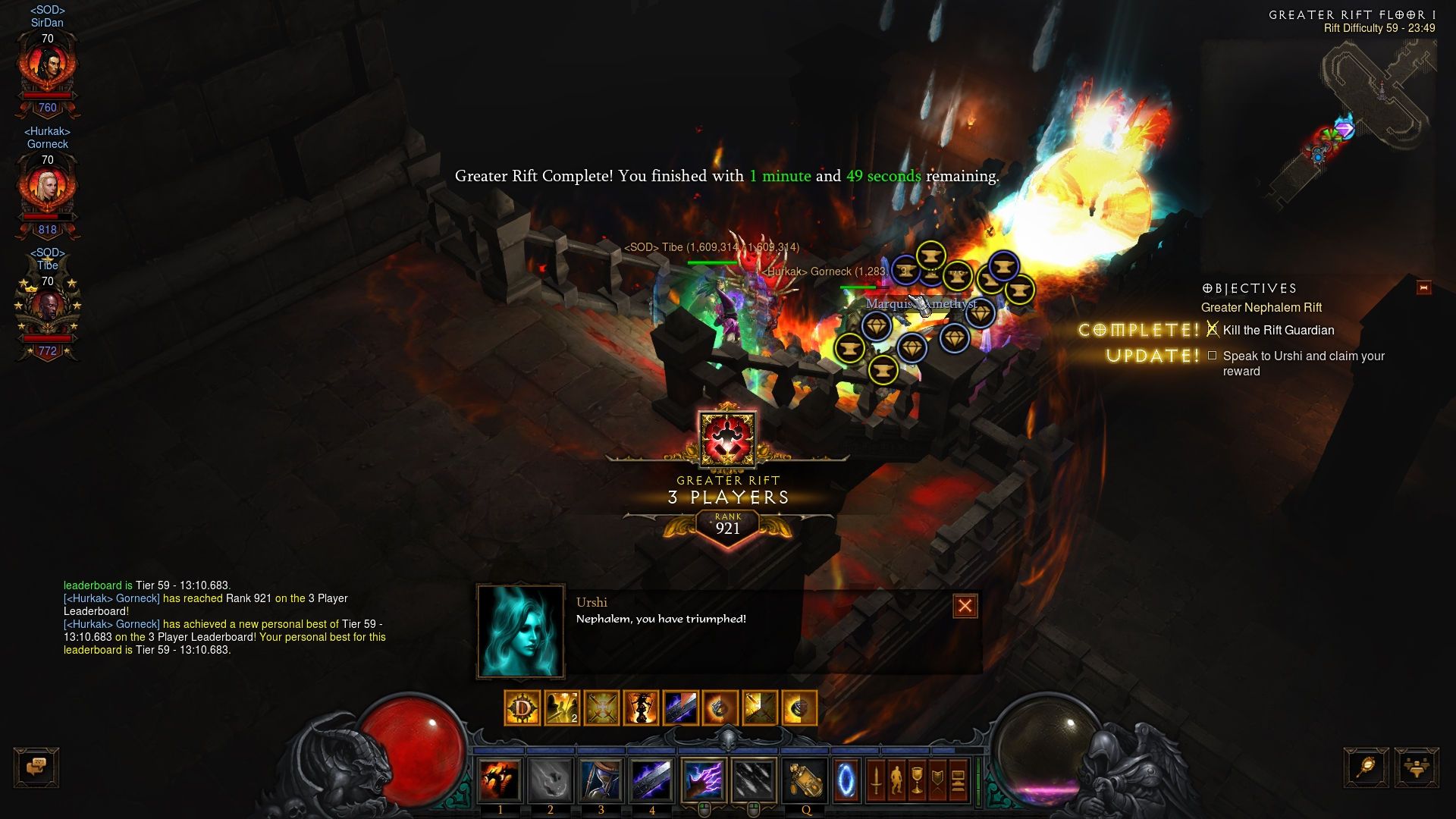The image size is (1456, 819).
Task: Open the golden chalice menu button
Action: click(x=917, y=780)
